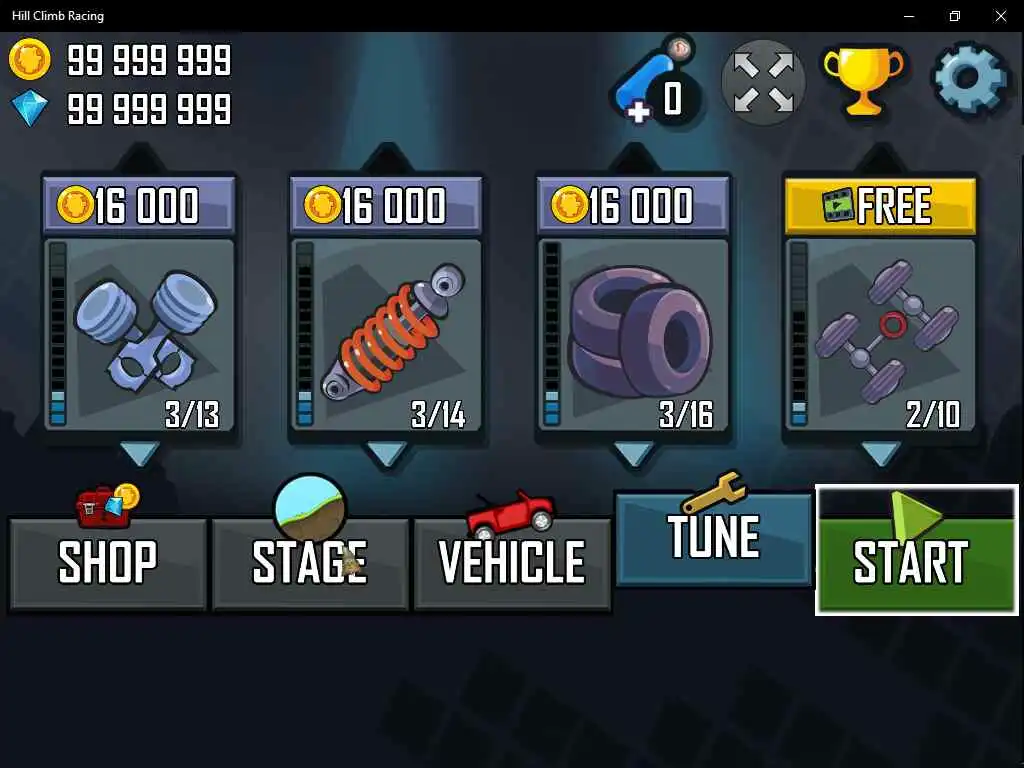The image size is (1024, 768).
Task: Toggle fullscreen with the arrows icon
Action: click(763, 82)
